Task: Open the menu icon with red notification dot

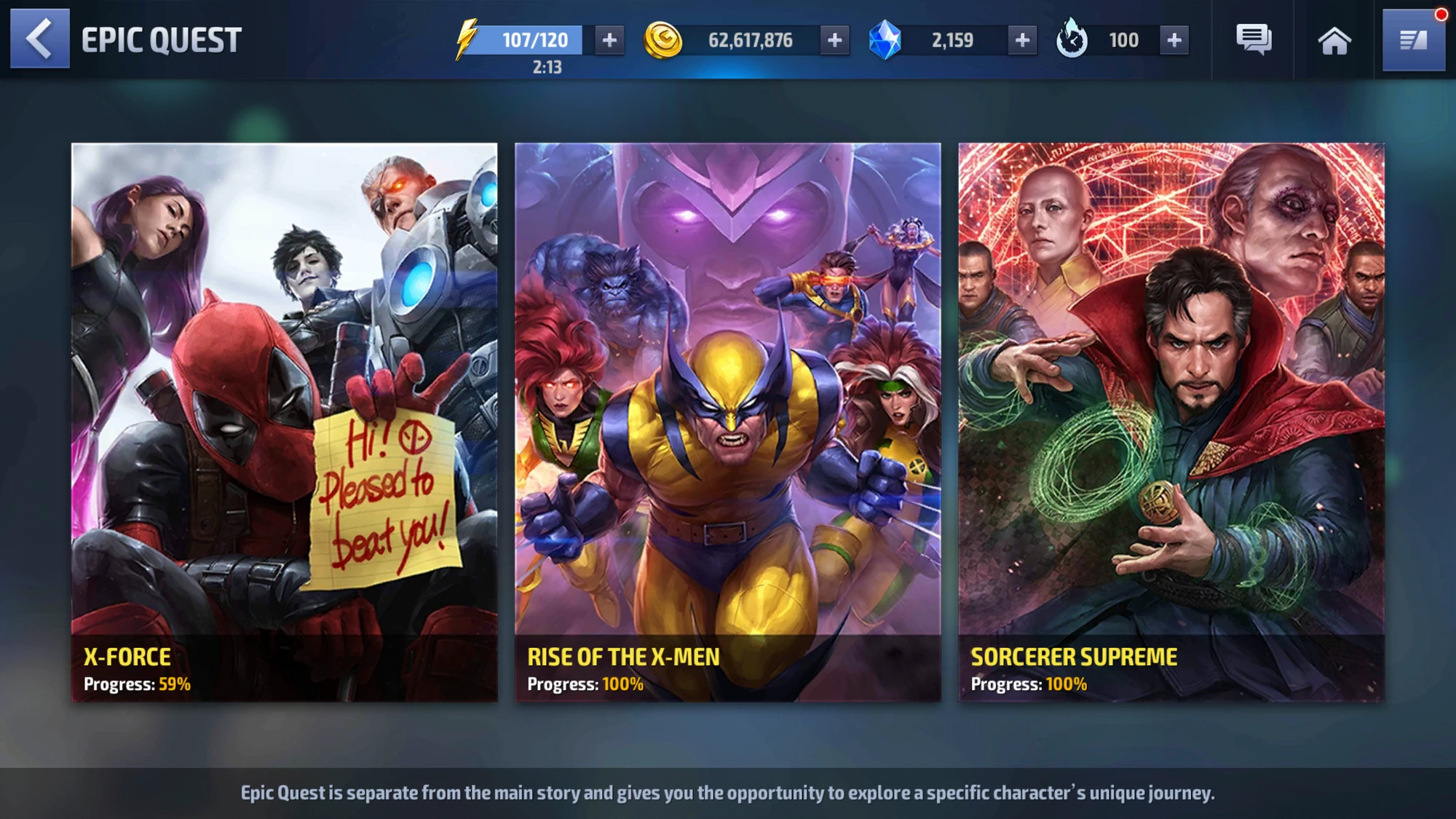Action: click(x=1413, y=40)
